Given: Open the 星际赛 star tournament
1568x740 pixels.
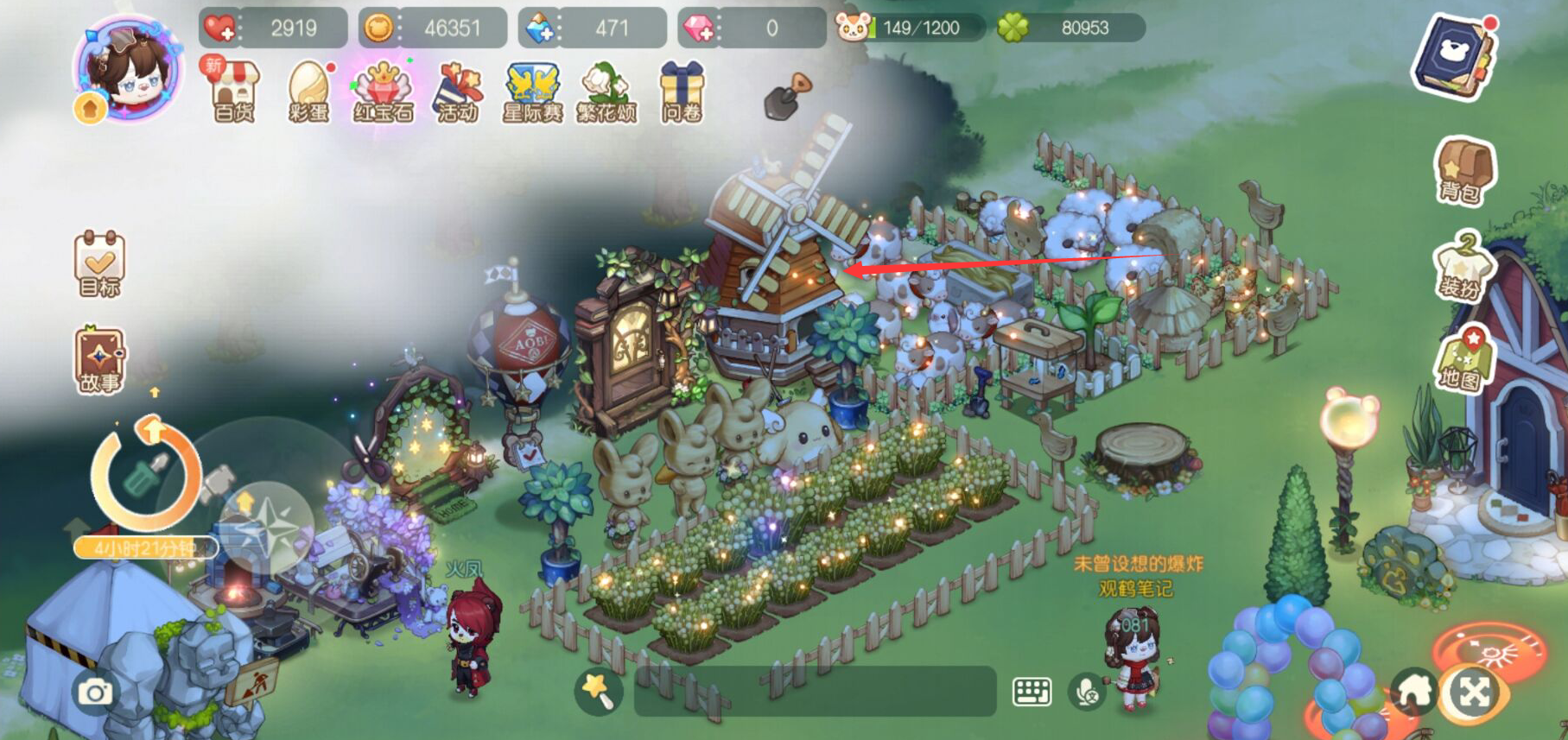Looking at the screenshot, I should pyautogui.click(x=532, y=92).
